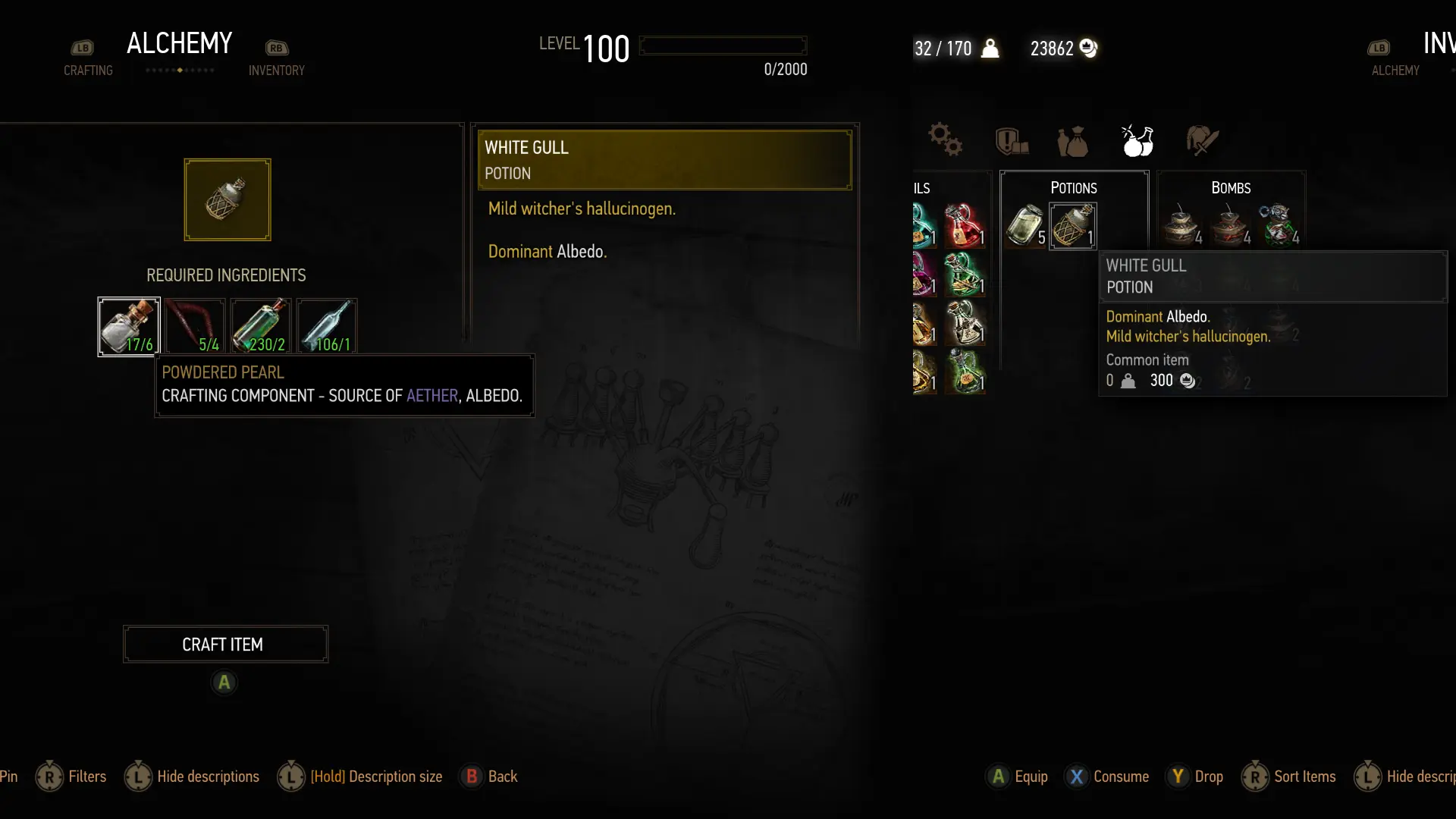The image size is (1456, 819).
Task: Choose the bomb and flask alchemy filter
Action: (x=1137, y=140)
